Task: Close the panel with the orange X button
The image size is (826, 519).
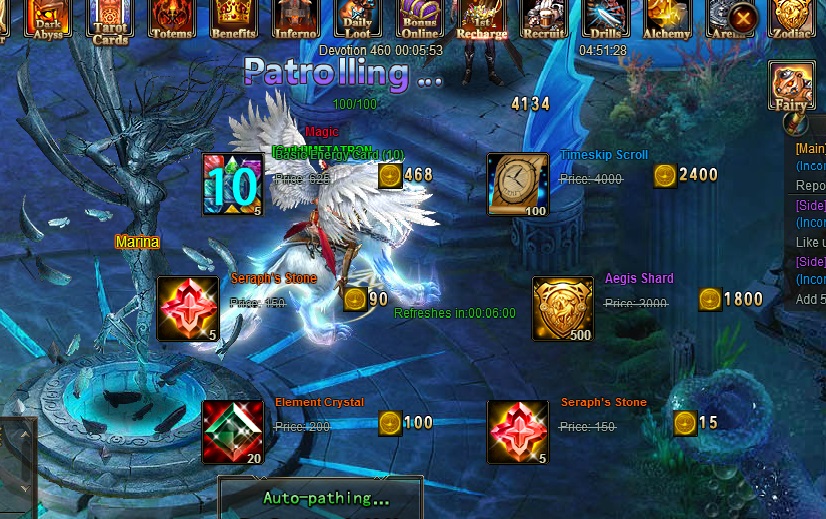Action: pos(743,17)
